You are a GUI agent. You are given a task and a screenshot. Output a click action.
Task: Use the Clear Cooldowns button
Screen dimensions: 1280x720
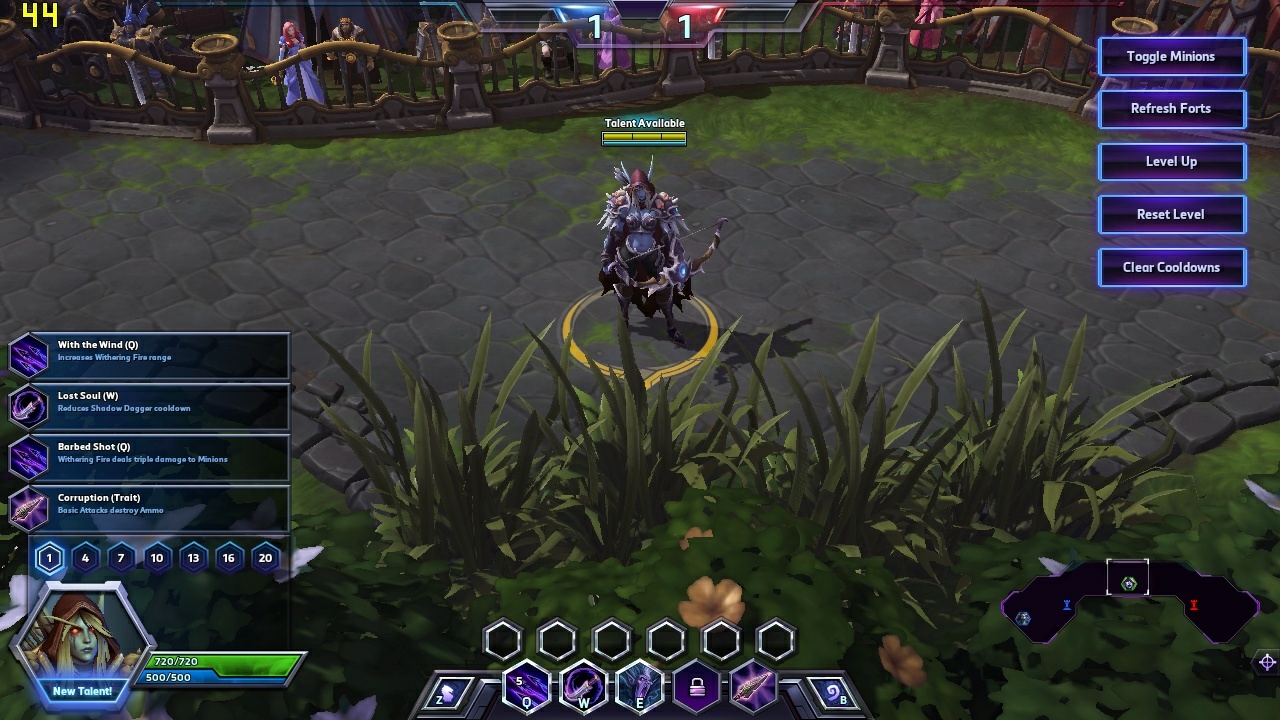(x=1171, y=268)
